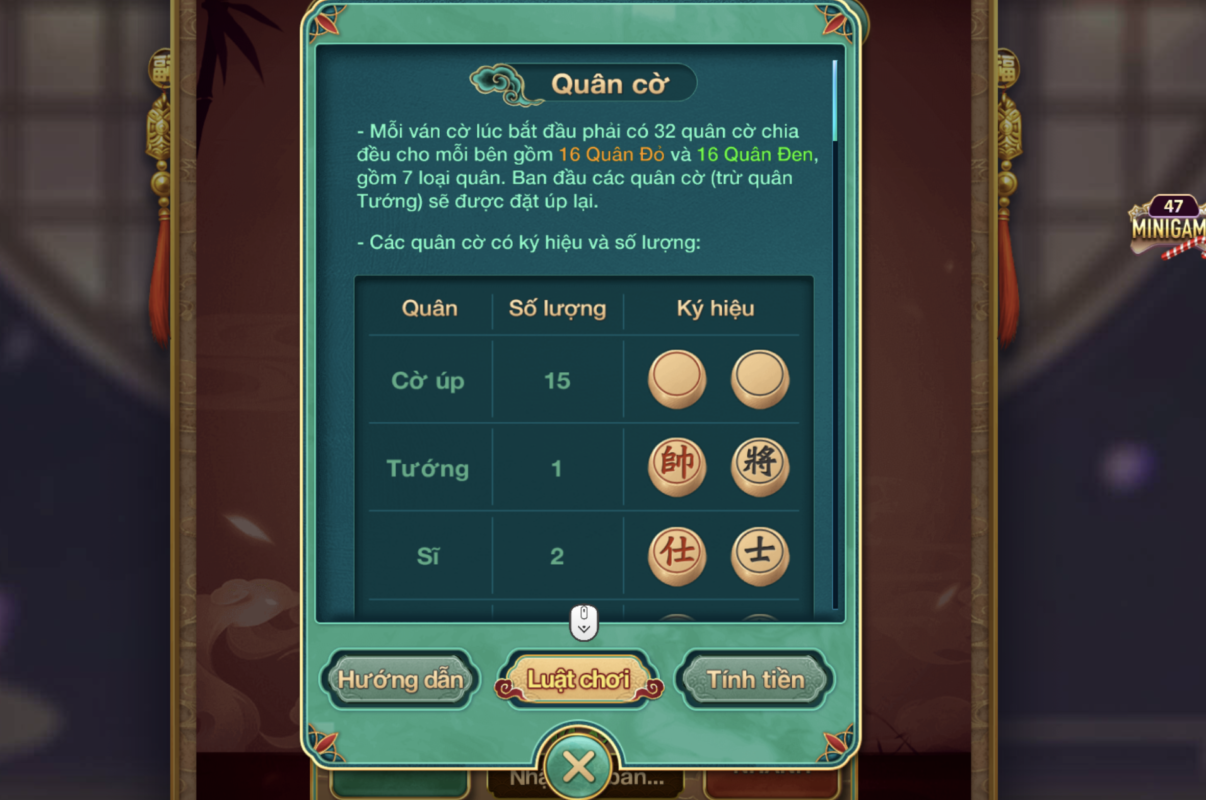1206x800 pixels.
Task: Click the rules panel scrollbar
Action: click(x=835, y=100)
